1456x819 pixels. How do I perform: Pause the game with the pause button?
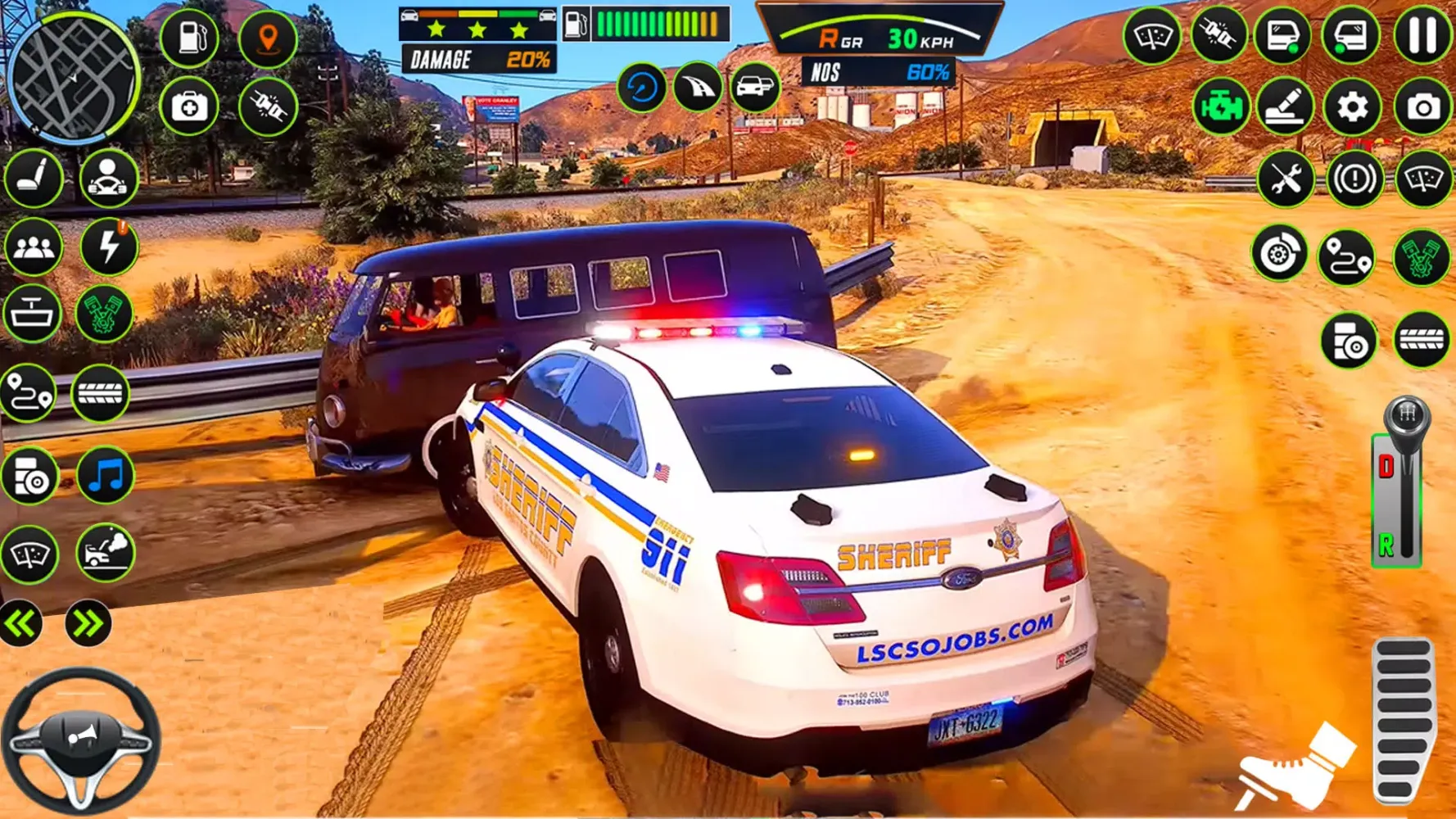coord(1422,36)
